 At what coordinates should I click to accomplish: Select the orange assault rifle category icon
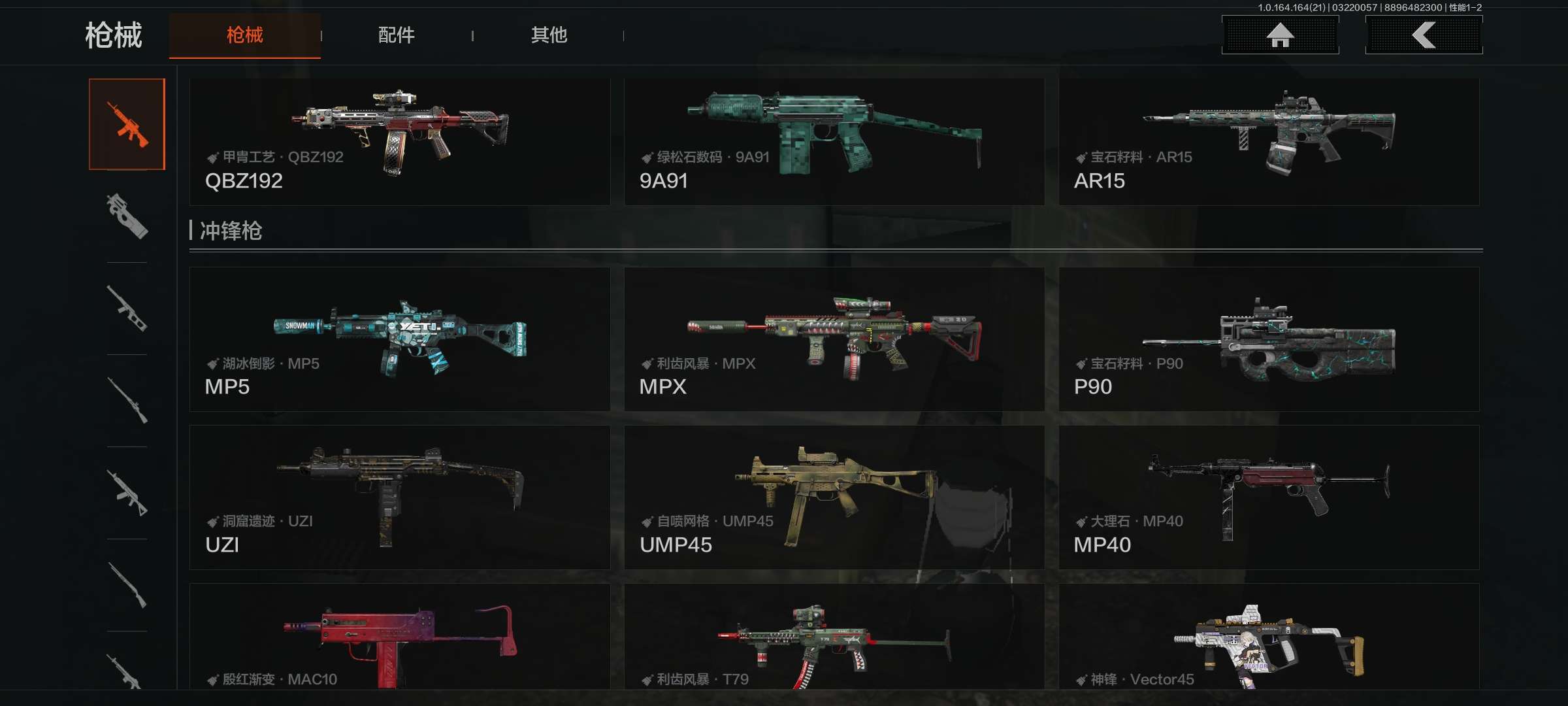click(x=127, y=124)
